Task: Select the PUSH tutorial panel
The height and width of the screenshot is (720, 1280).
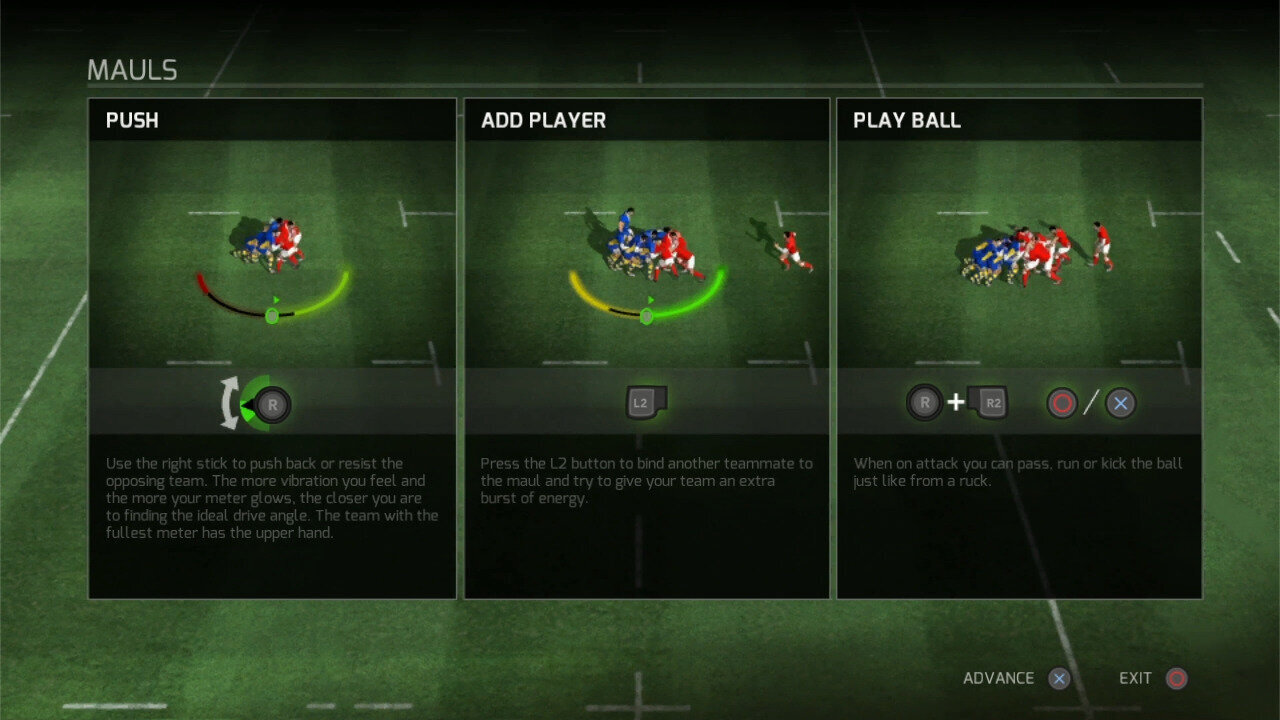Action: 272,348
